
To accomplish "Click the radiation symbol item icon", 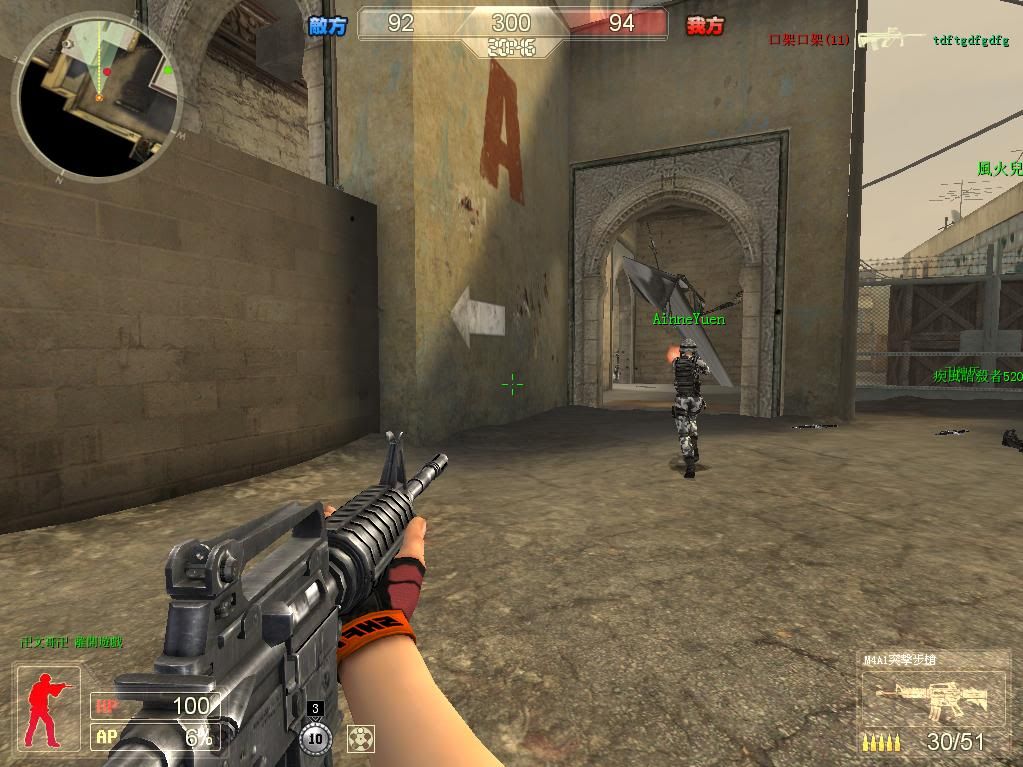I will tap(360, 738).
